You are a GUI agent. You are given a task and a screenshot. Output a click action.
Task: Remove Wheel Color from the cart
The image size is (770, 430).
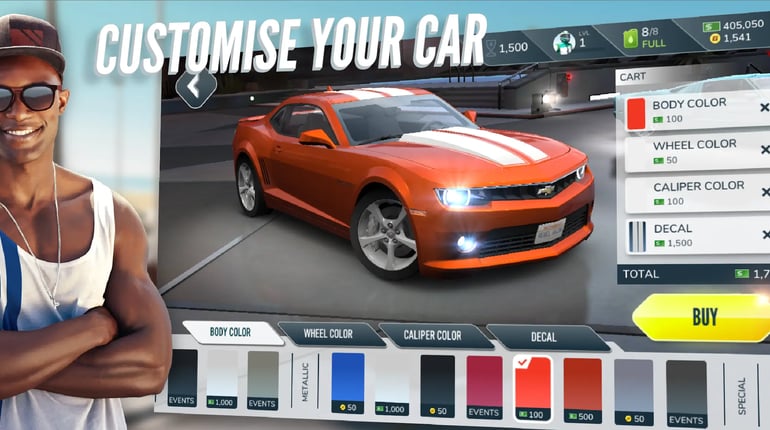click(764, 150)
